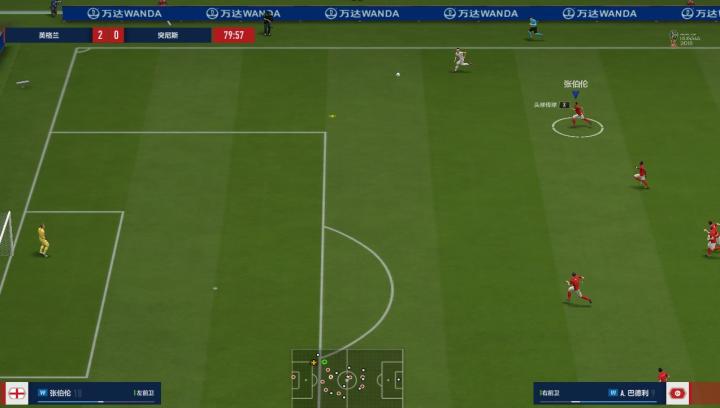This screenshot has height=408, width=720.
Task: Click the Tunisia flag icon
Action: pyautogui.click(x=680, y=393)
